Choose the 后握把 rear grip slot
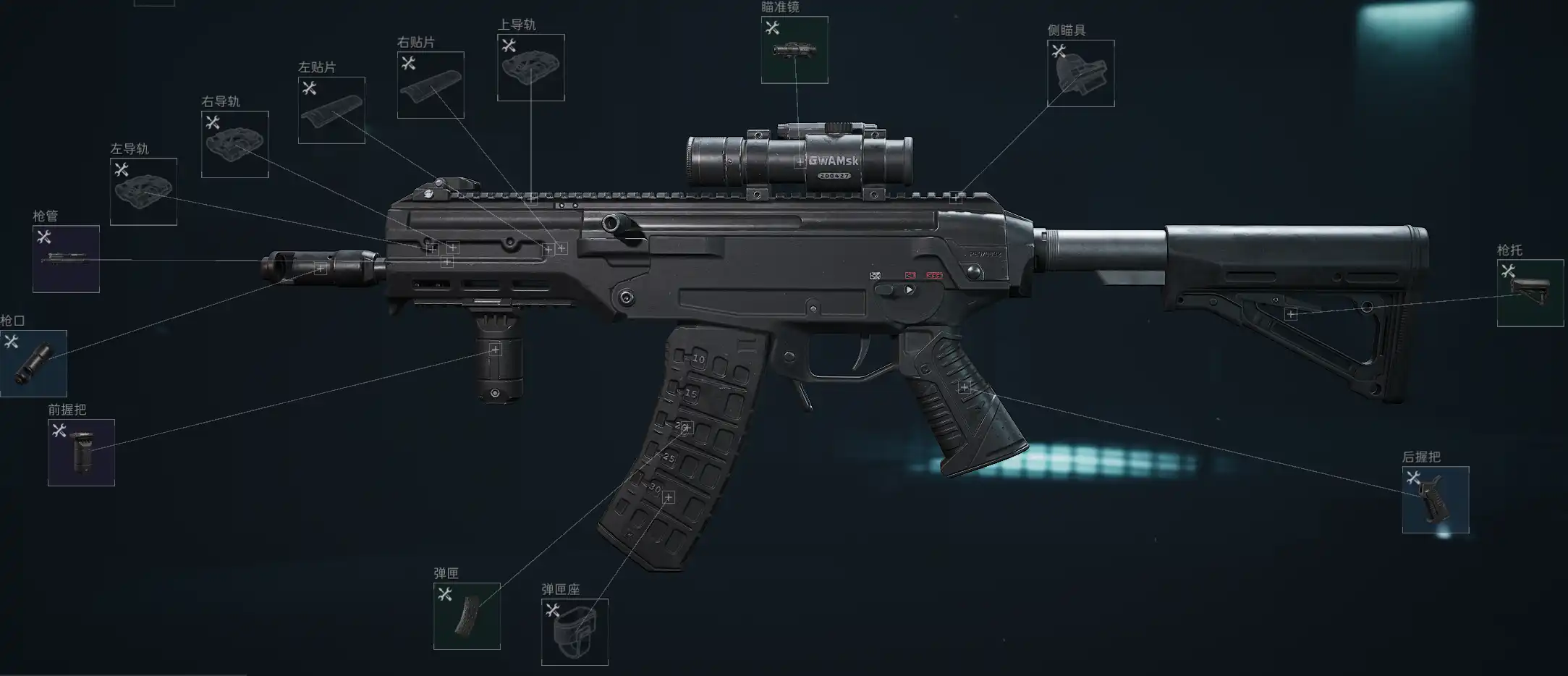 (1436, 499)
